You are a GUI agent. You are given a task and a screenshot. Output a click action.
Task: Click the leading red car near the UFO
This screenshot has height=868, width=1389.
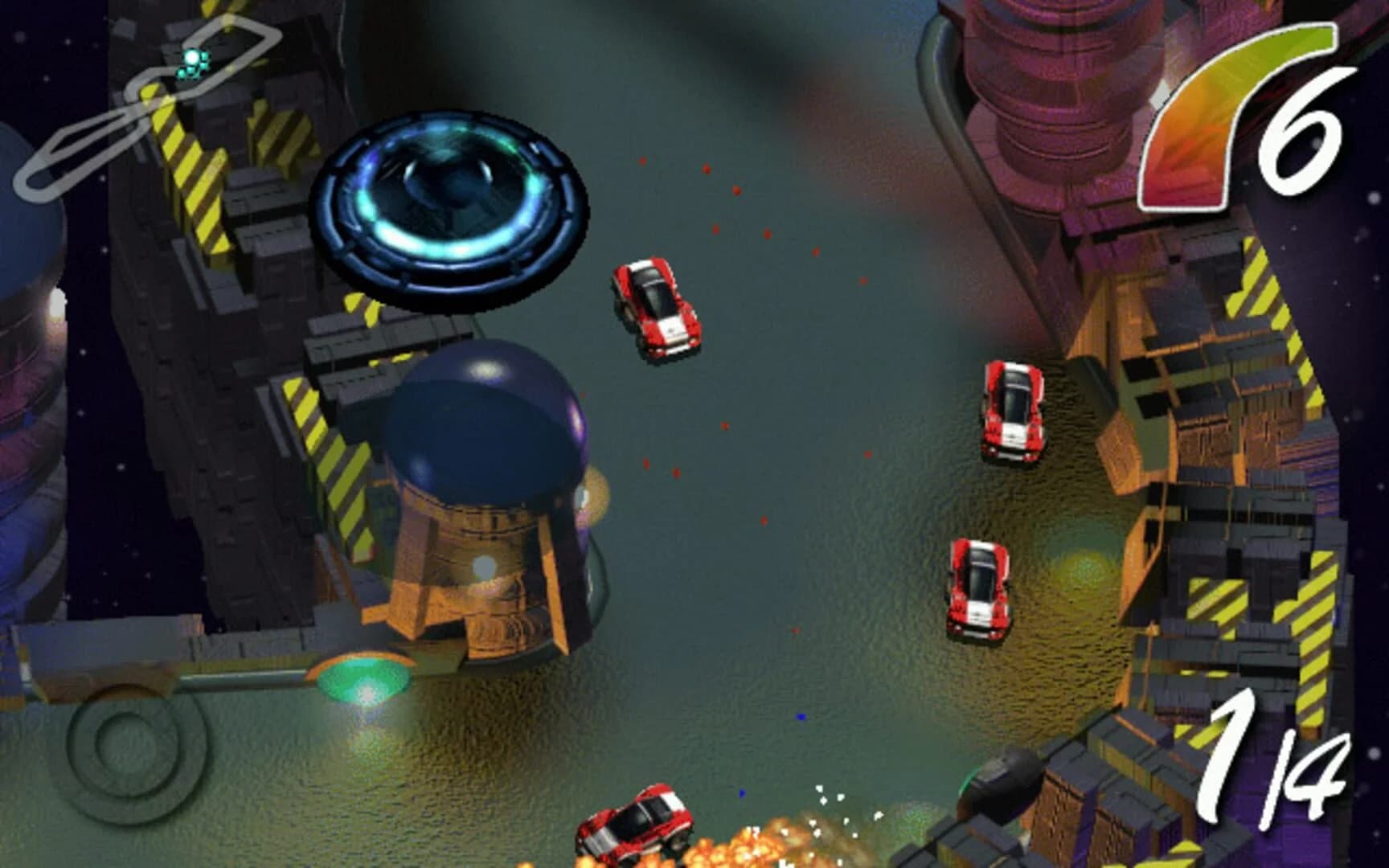tap(655, 309)
